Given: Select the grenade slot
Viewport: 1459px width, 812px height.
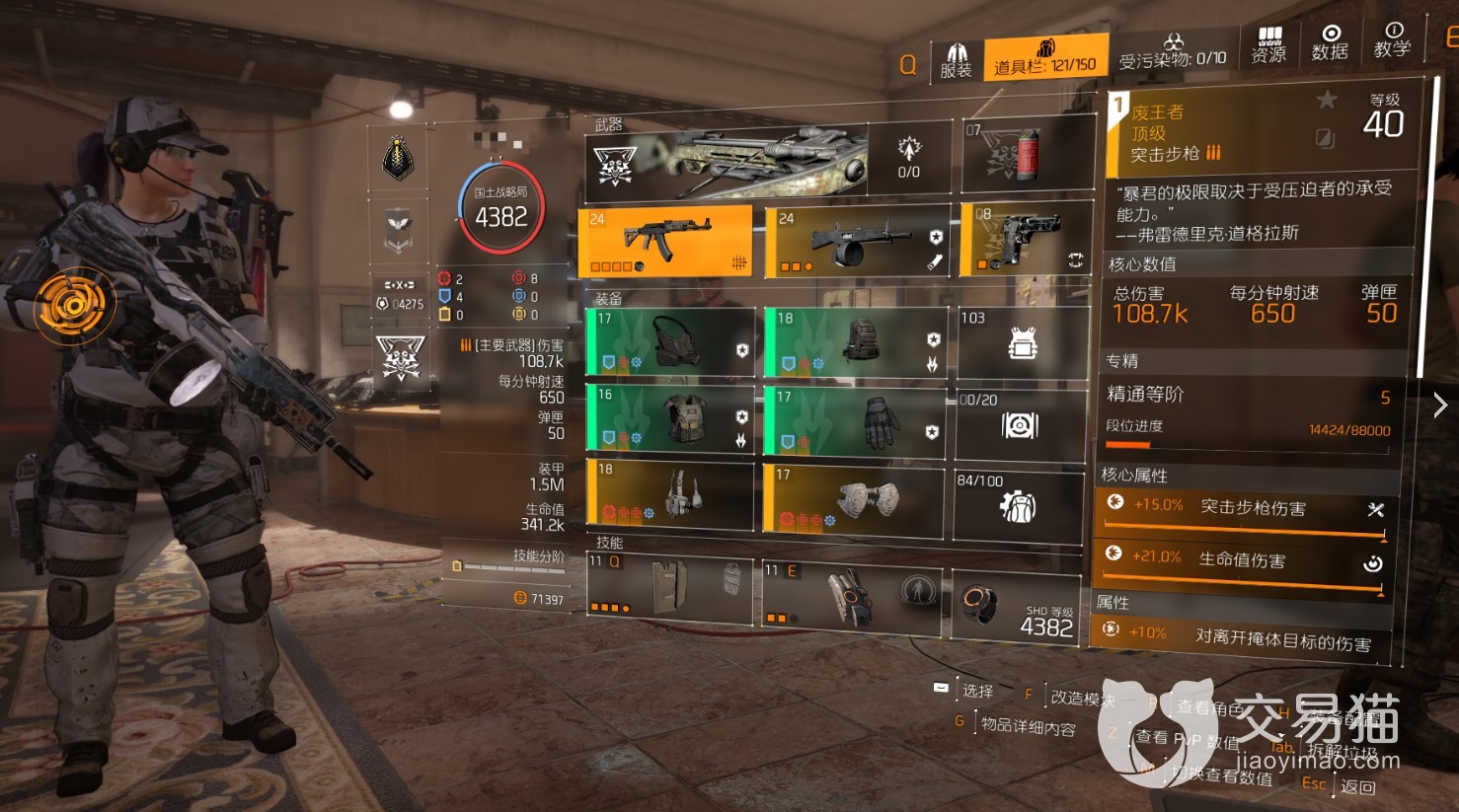Looking at the screenshot, I should [x=1028, y=155].
